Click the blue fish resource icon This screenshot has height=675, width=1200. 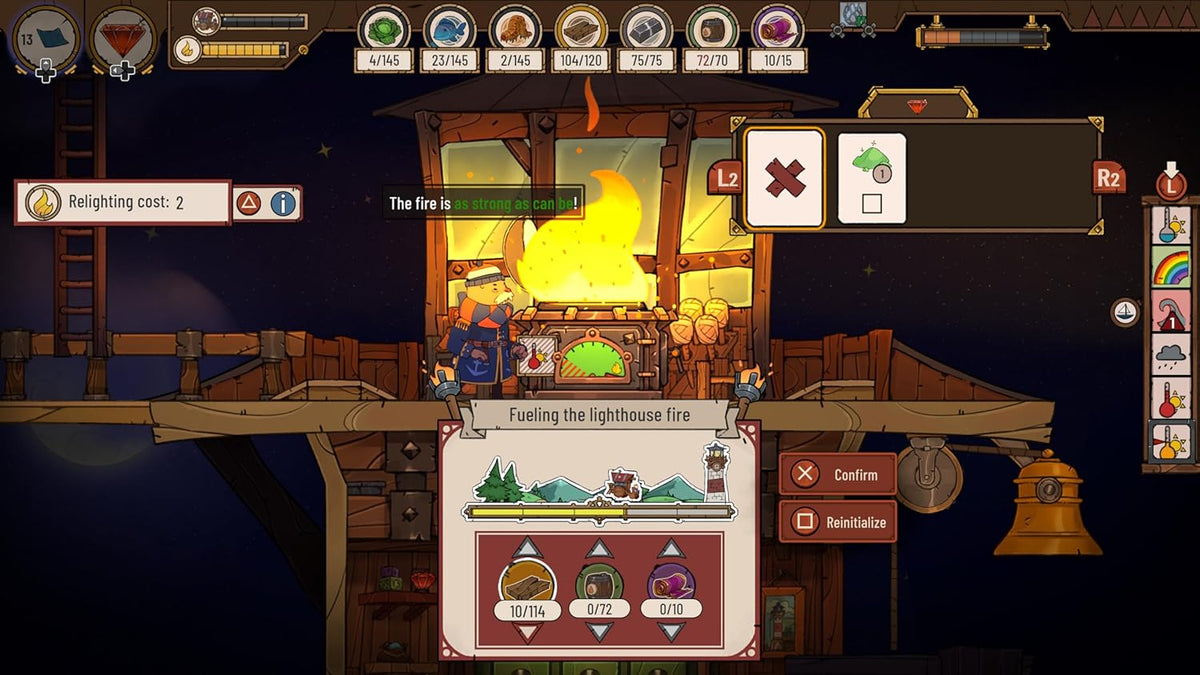[449, 28]
